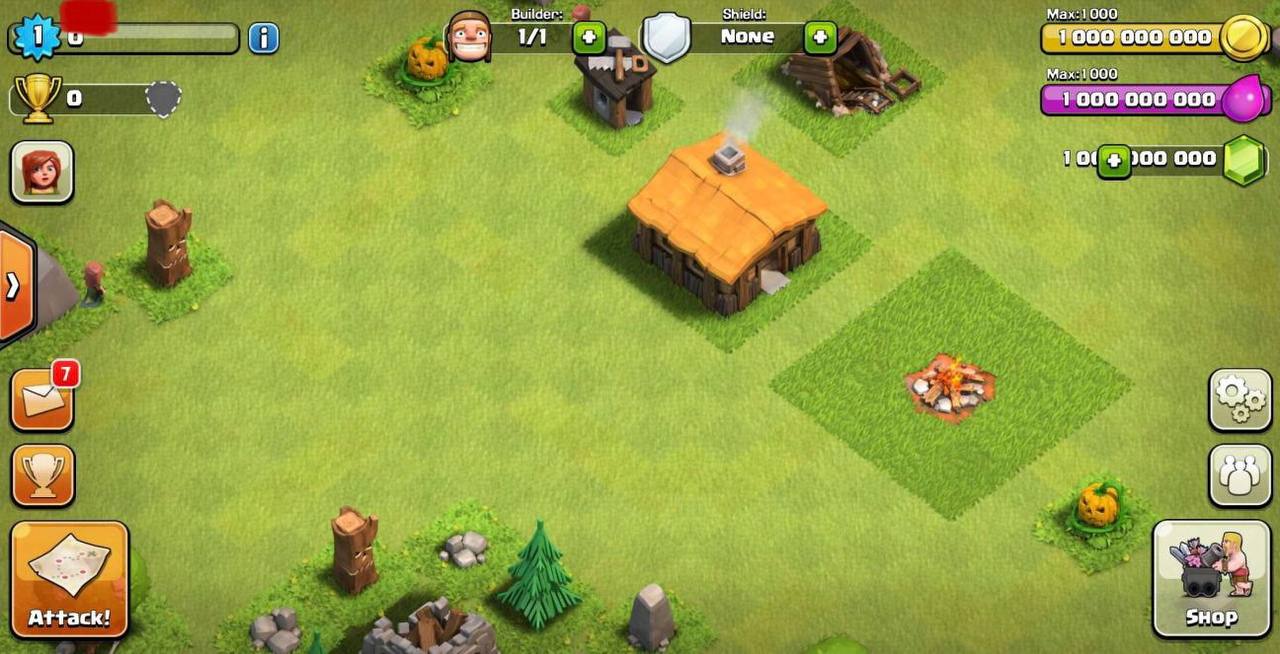Show the blue info button details
The width and height of the screenshot is (1280, 654).
click(x=263, y=38)
